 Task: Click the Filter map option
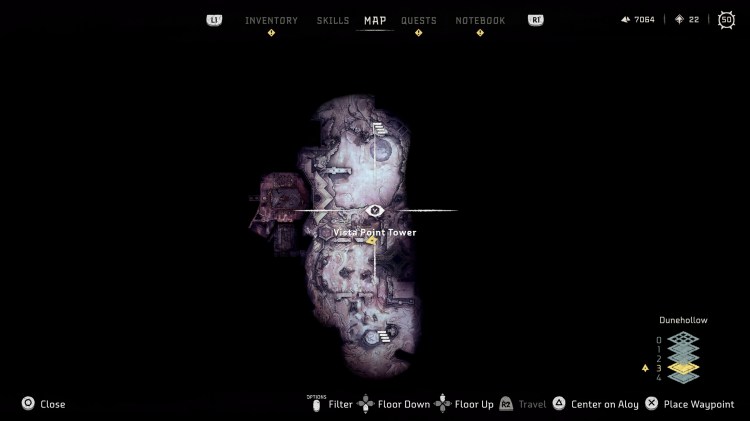point(340,404)
